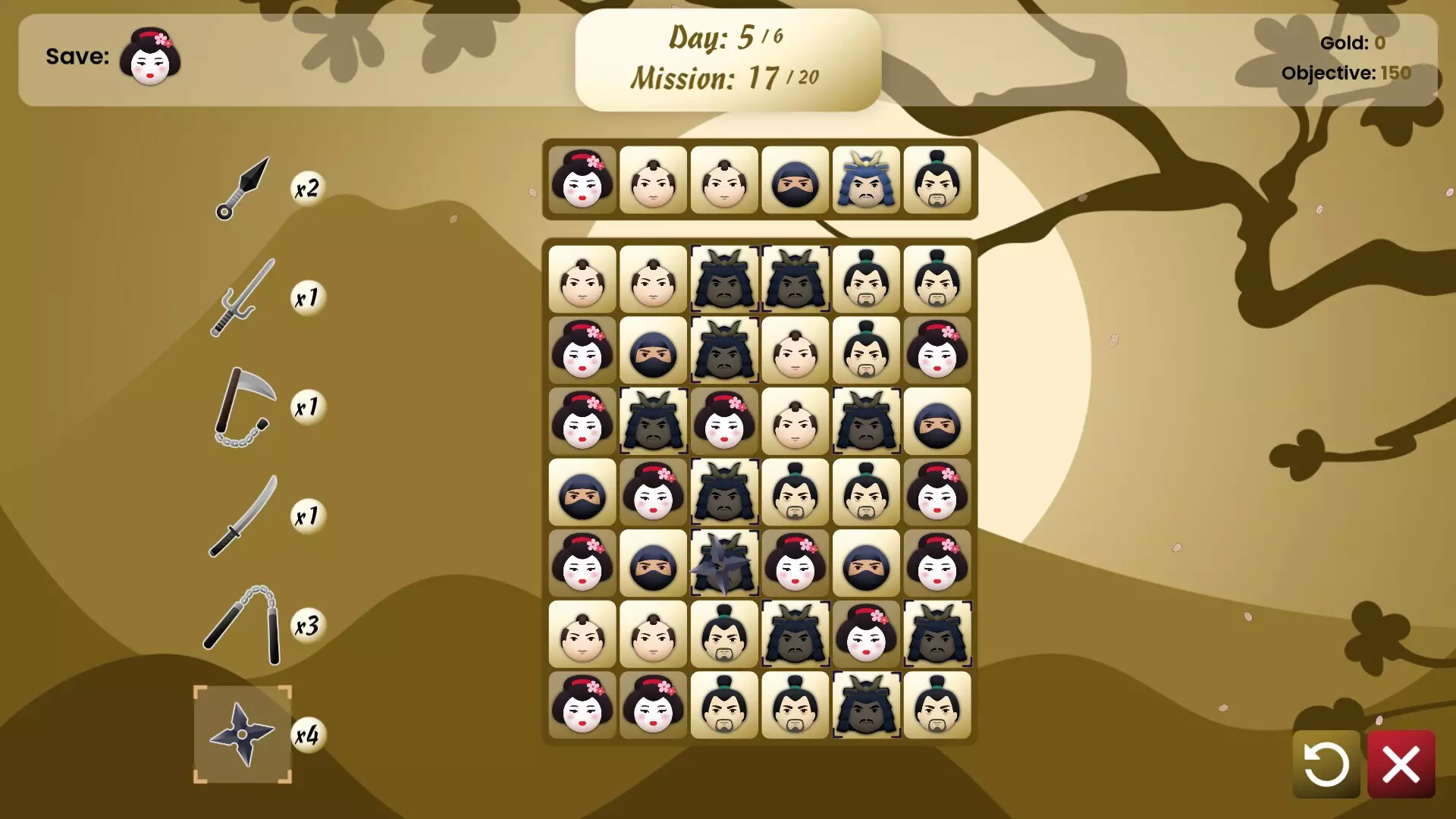Click the ninja face in the target row
Image resolution: width=1456 pixels, height=819 pixels.
pos(795,180)
